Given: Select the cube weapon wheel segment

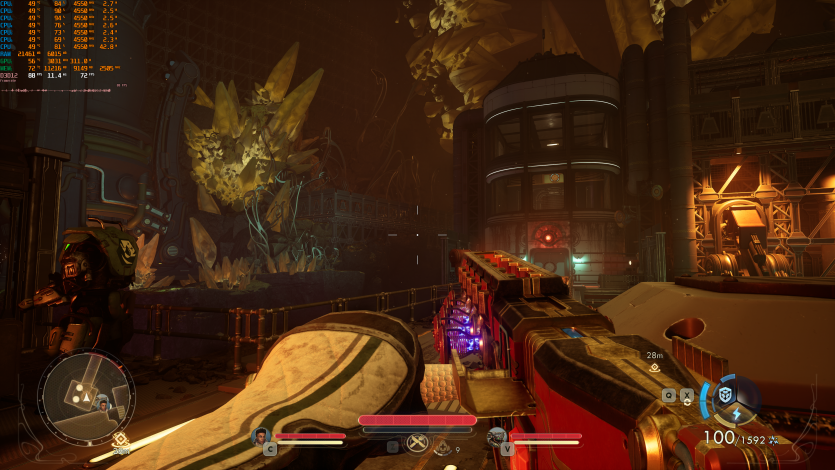Looking at the screenshot, I should click(x=727, y=392).
